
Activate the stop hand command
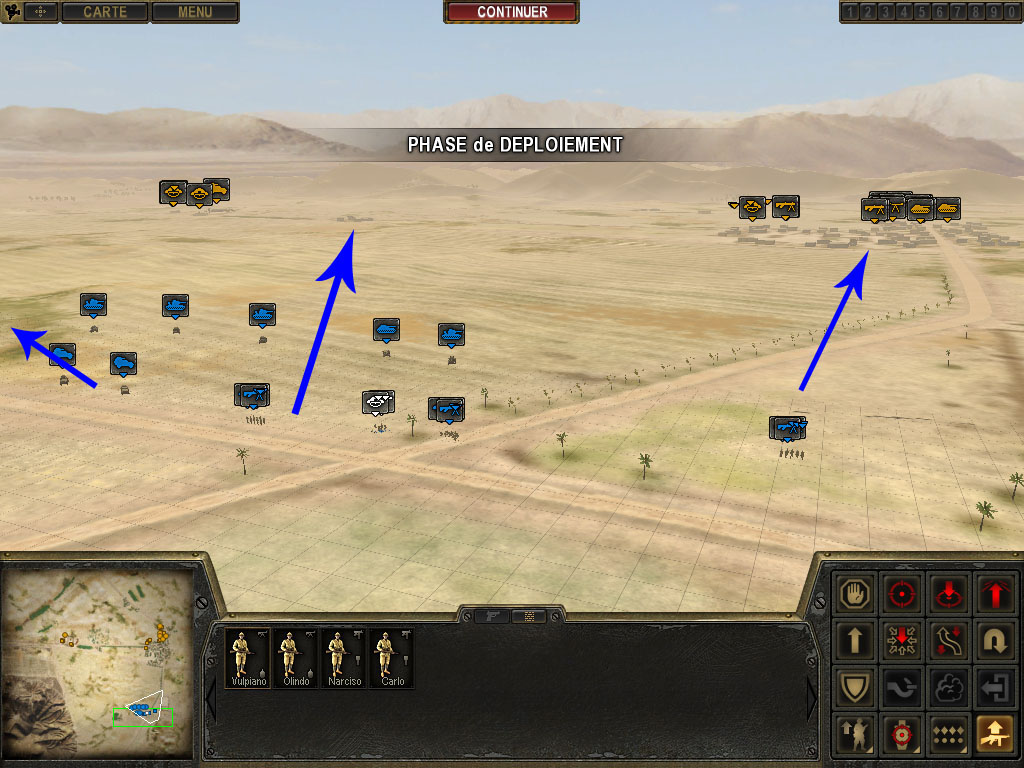[x=856, y=593]
